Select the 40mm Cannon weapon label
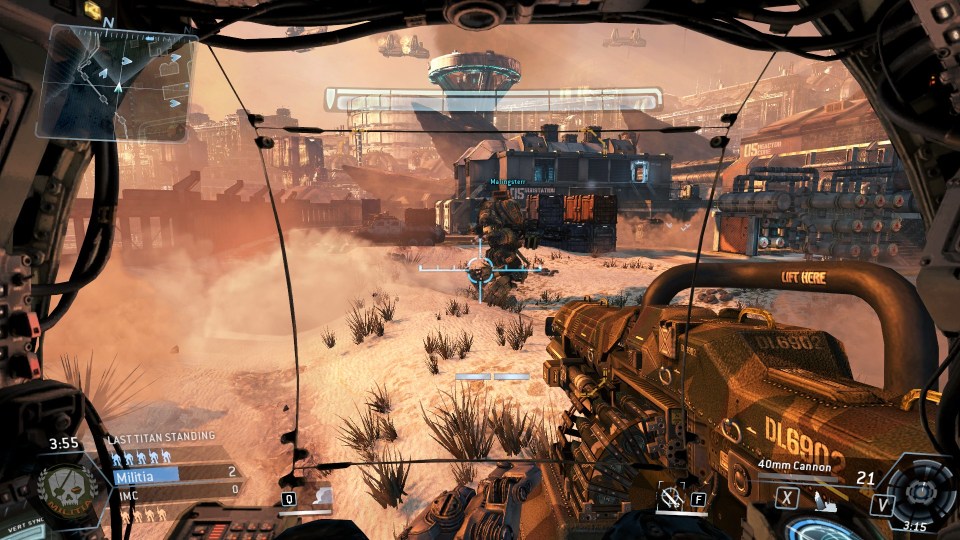Screen dimensions: 960x540 tap(795, 464)
